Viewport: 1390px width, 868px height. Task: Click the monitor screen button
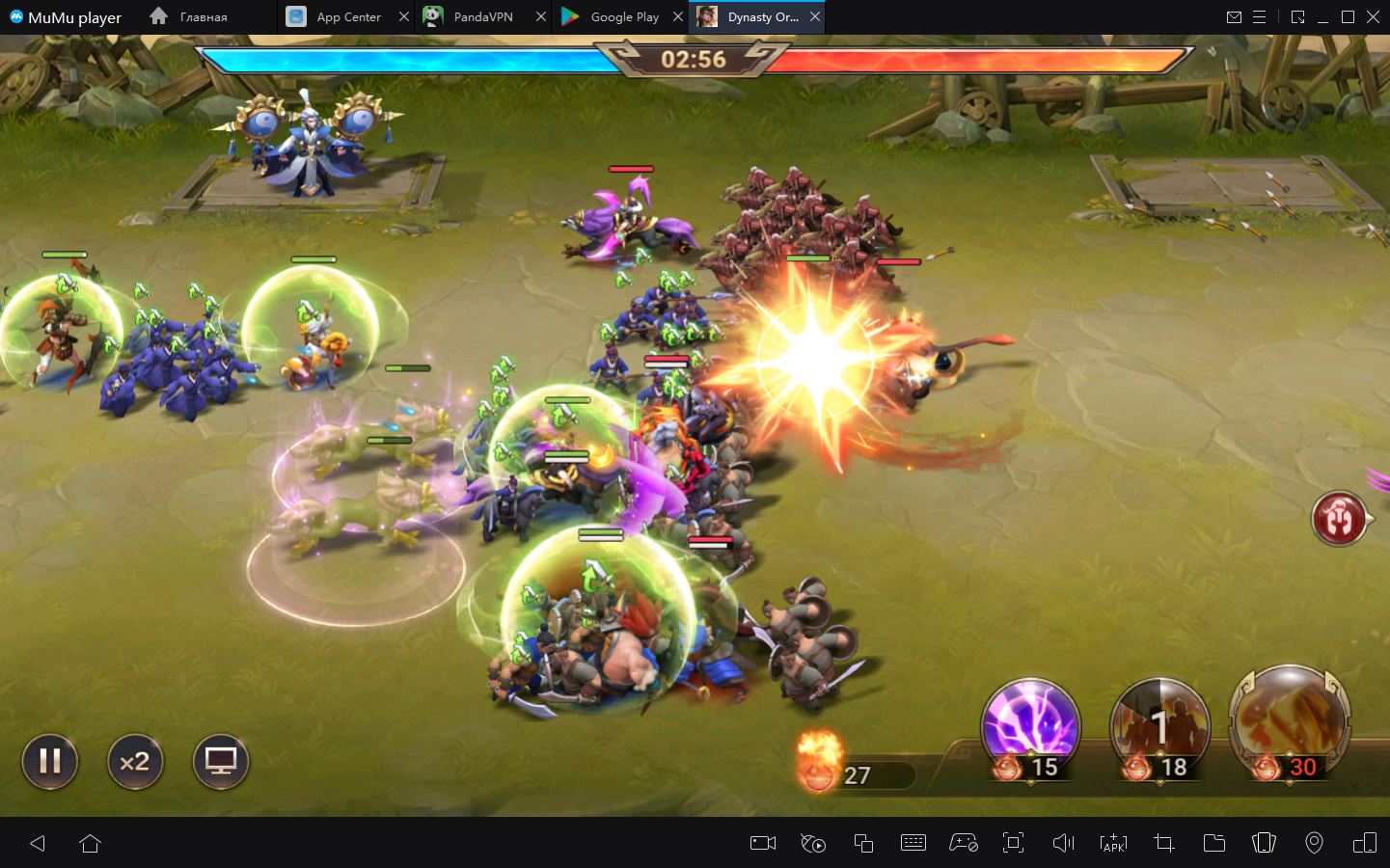pos(221,762)
